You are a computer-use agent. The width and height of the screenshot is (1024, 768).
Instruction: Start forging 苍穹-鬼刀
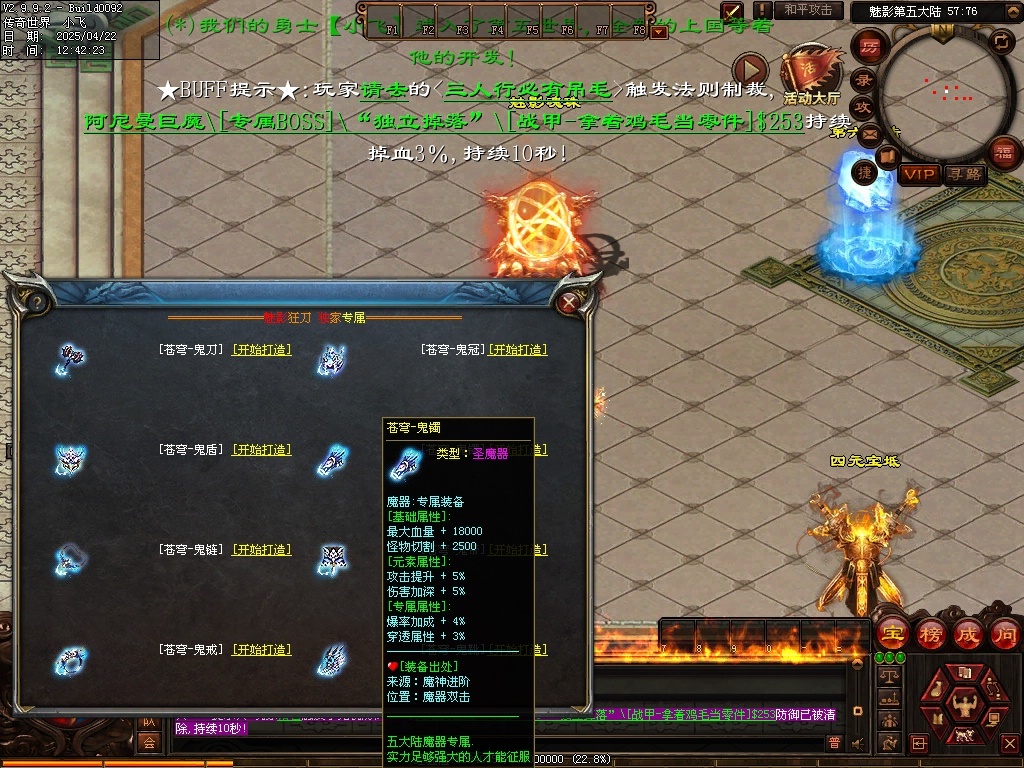click(262, 350)
